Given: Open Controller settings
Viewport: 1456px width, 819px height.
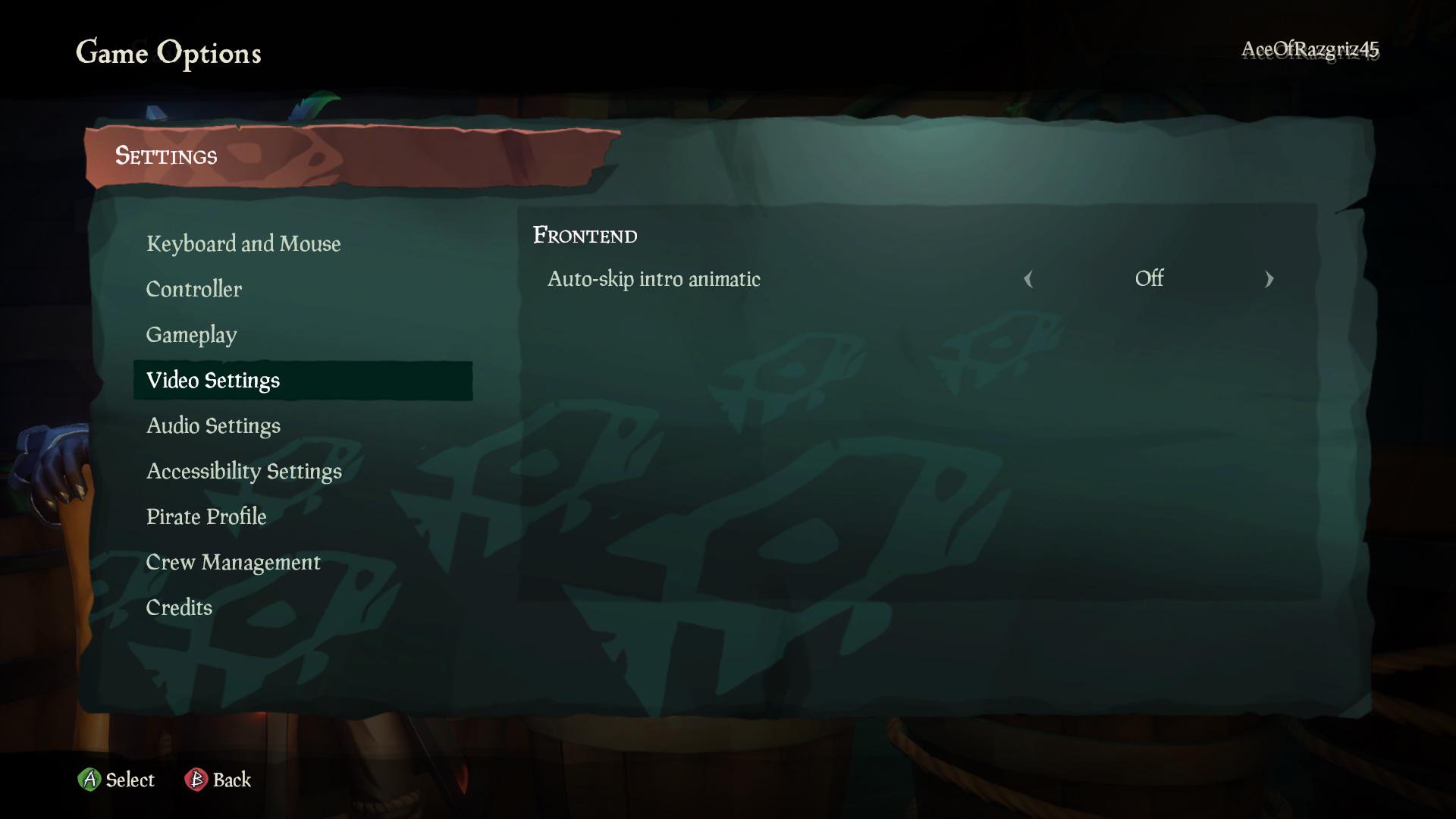Looking at the screenshot, I should (x=194, y=289).
